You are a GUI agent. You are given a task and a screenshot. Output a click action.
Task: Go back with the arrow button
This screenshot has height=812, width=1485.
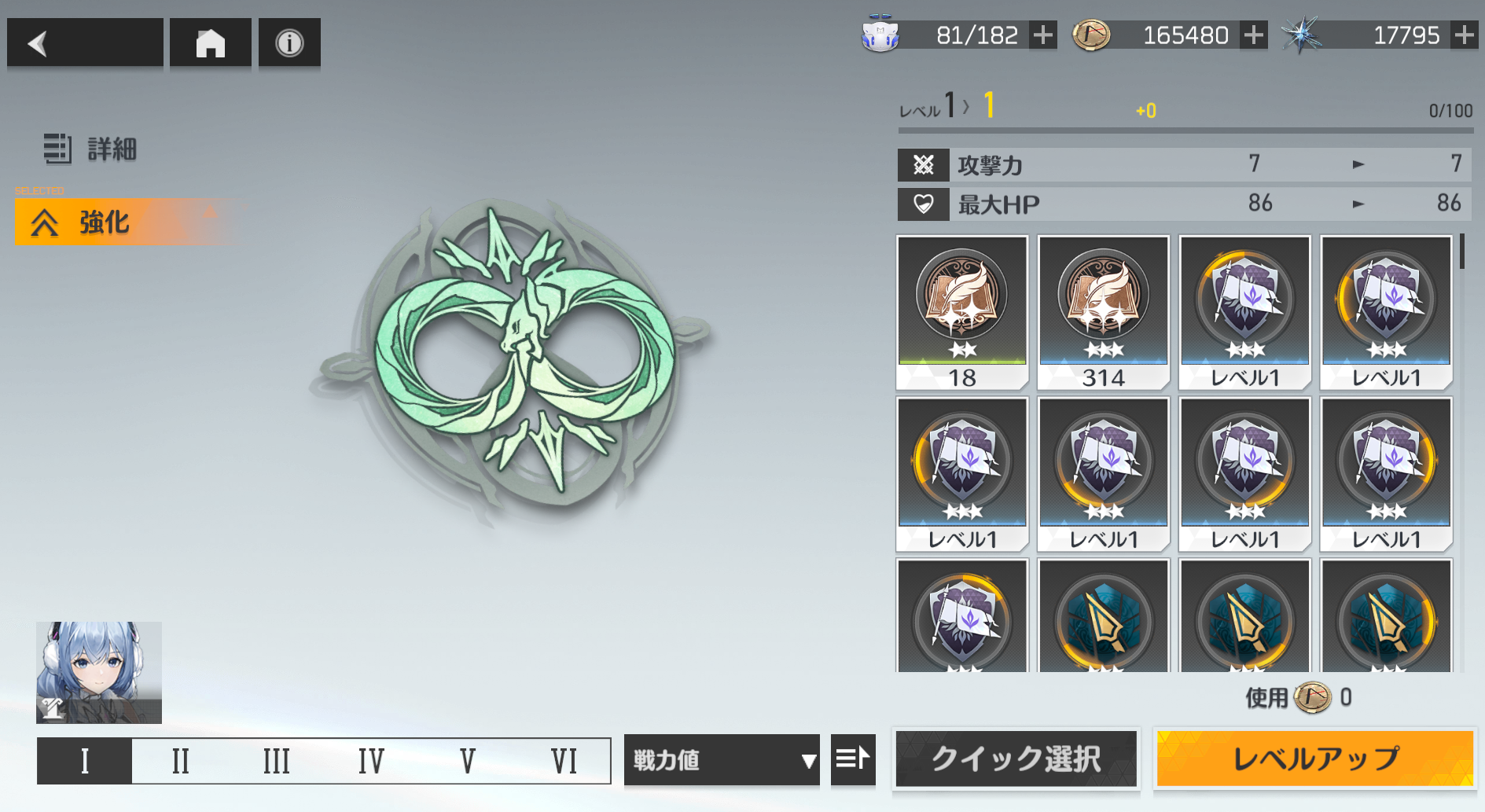pos(85,43)
